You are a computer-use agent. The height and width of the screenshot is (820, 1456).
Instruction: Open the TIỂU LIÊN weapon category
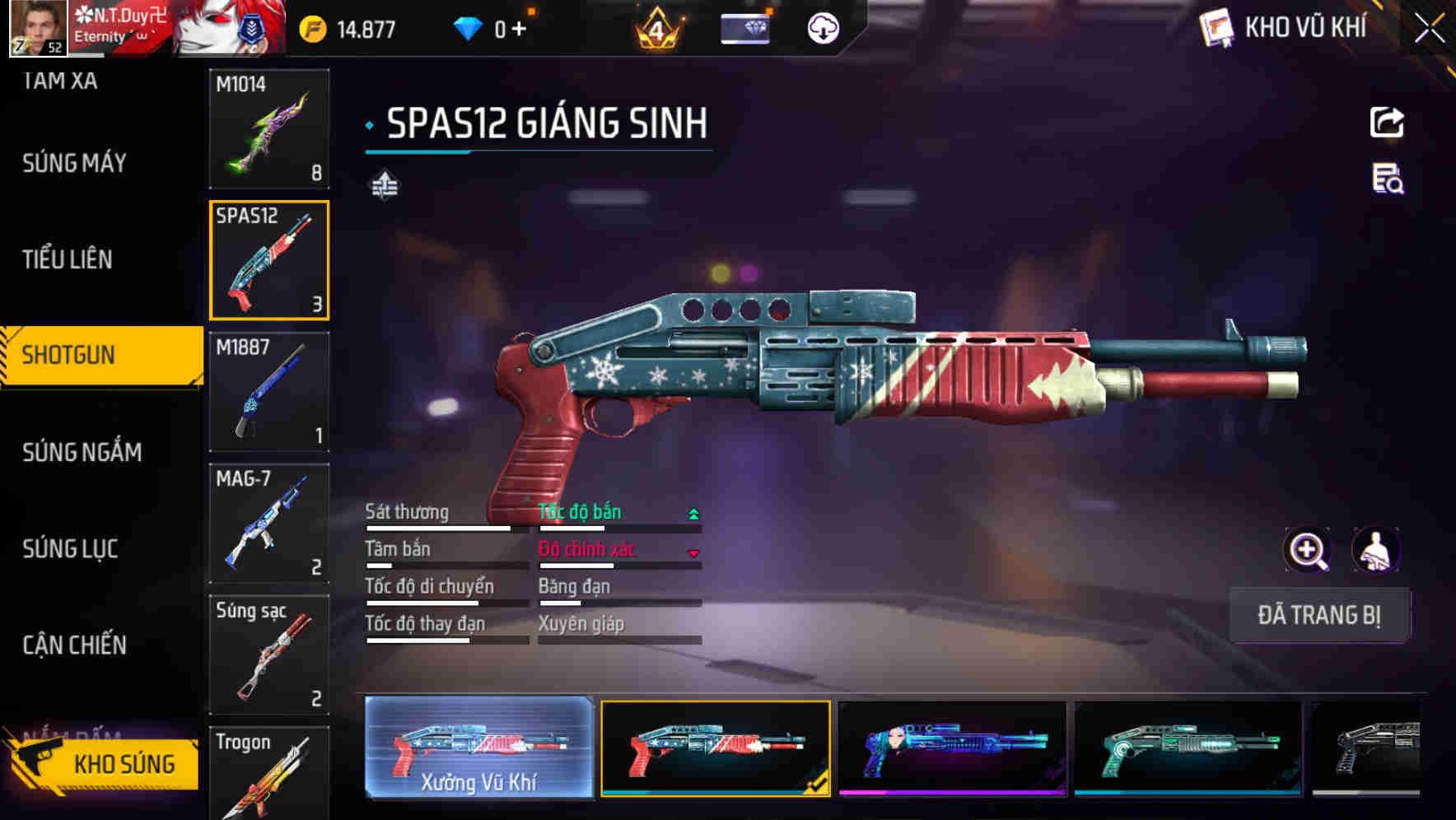pyautogui.click(x=68, y=259)
